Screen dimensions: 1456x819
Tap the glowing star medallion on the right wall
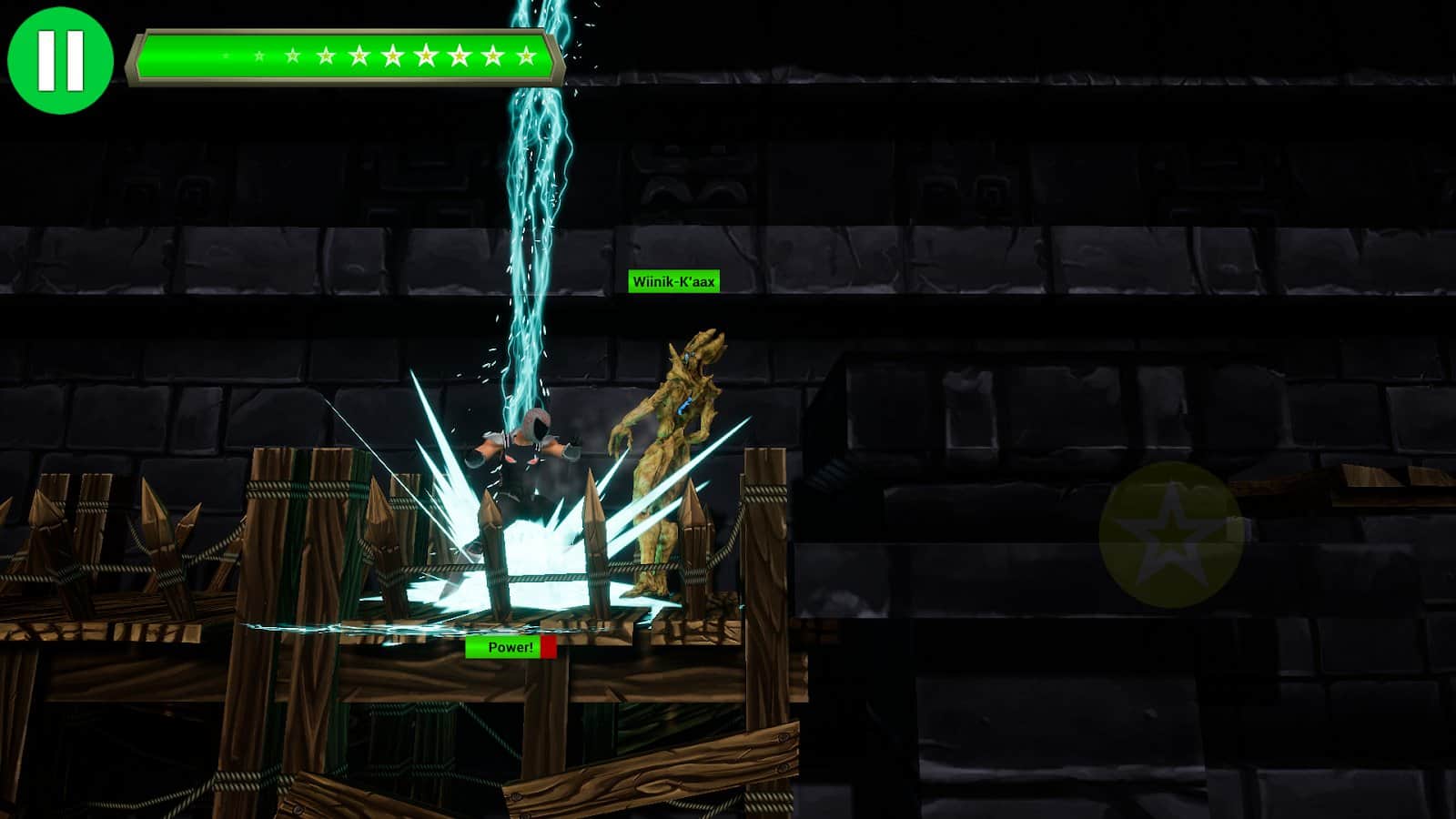[1169, 537]
